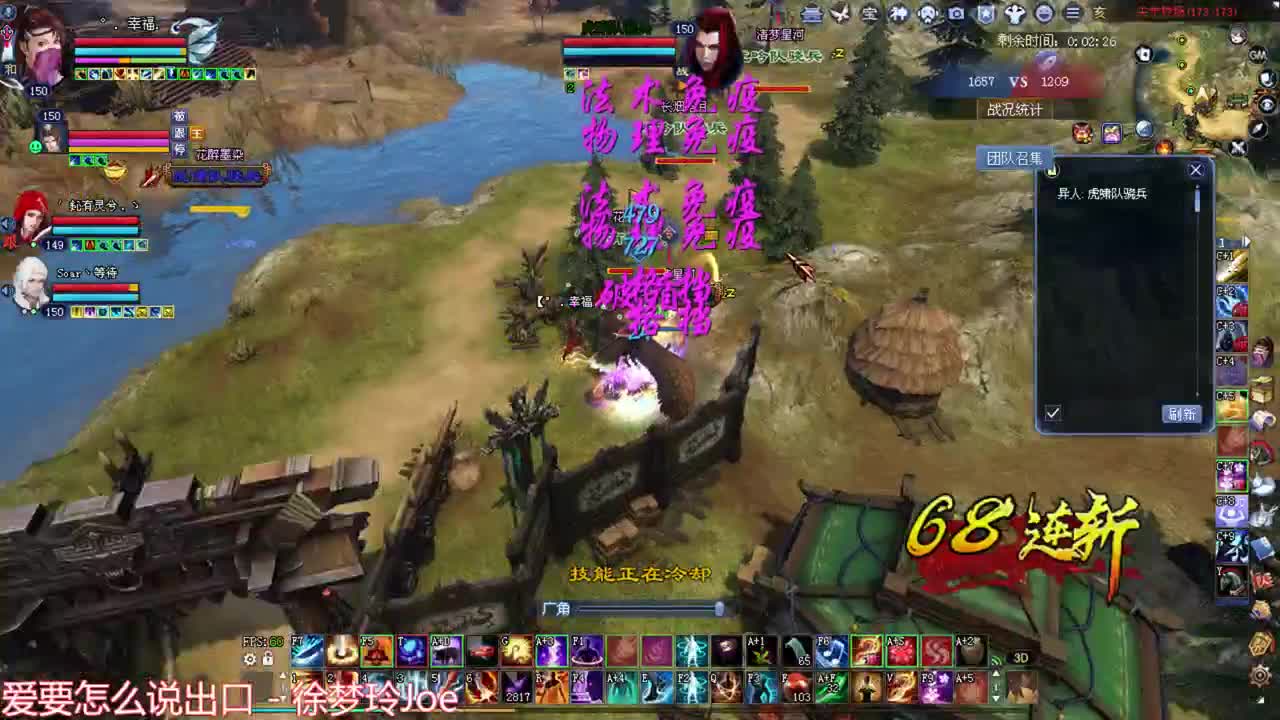Select the 亥 menu item in the top bar
The image size is (1280, 720).
(1101, 14)
